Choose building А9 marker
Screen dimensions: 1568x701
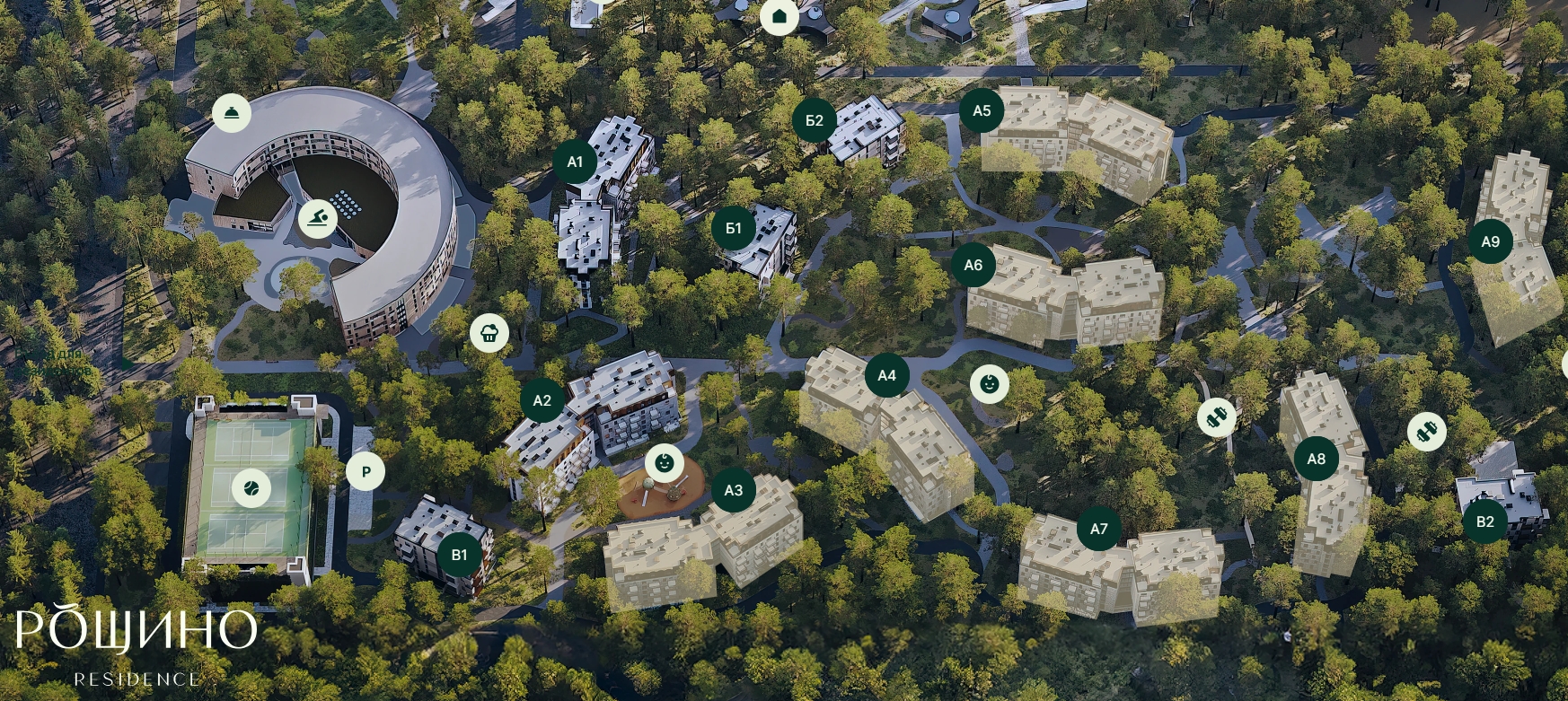coord(1491,241)
